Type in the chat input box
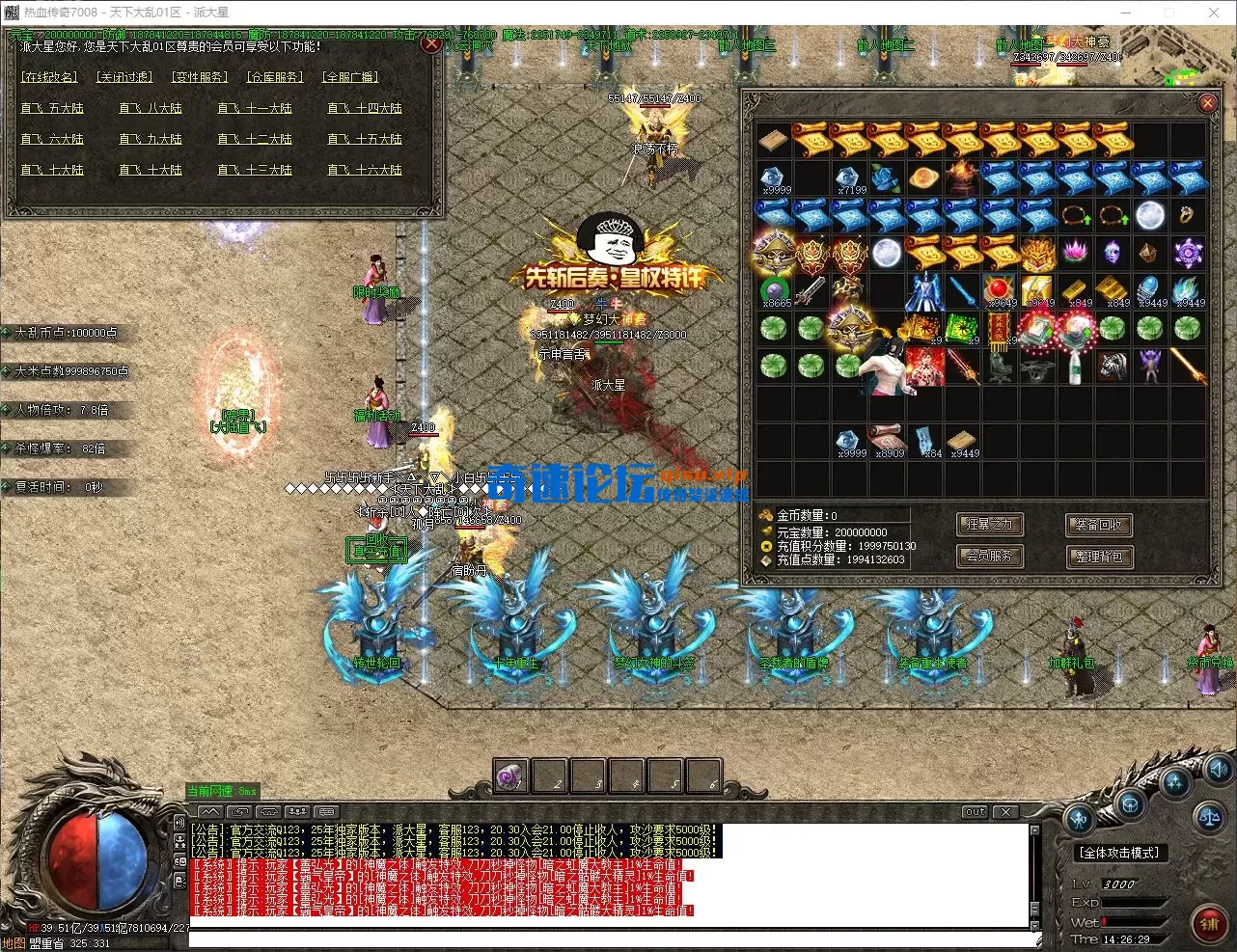The width and height of the screenshot is (1237, 952). coord(608,938)
